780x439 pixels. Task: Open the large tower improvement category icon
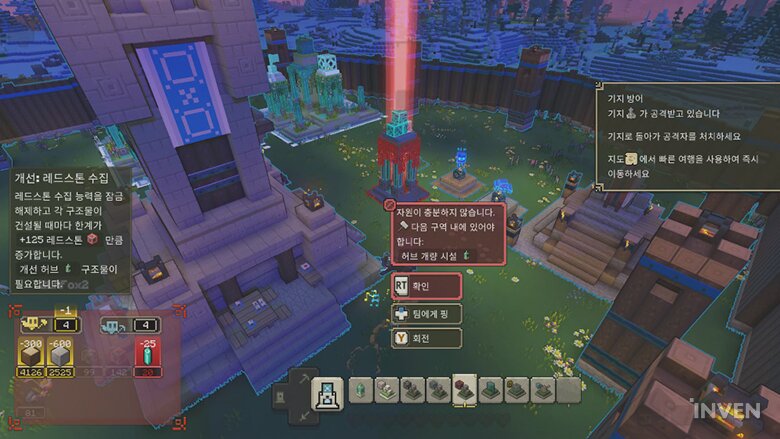tap(328, 393)
